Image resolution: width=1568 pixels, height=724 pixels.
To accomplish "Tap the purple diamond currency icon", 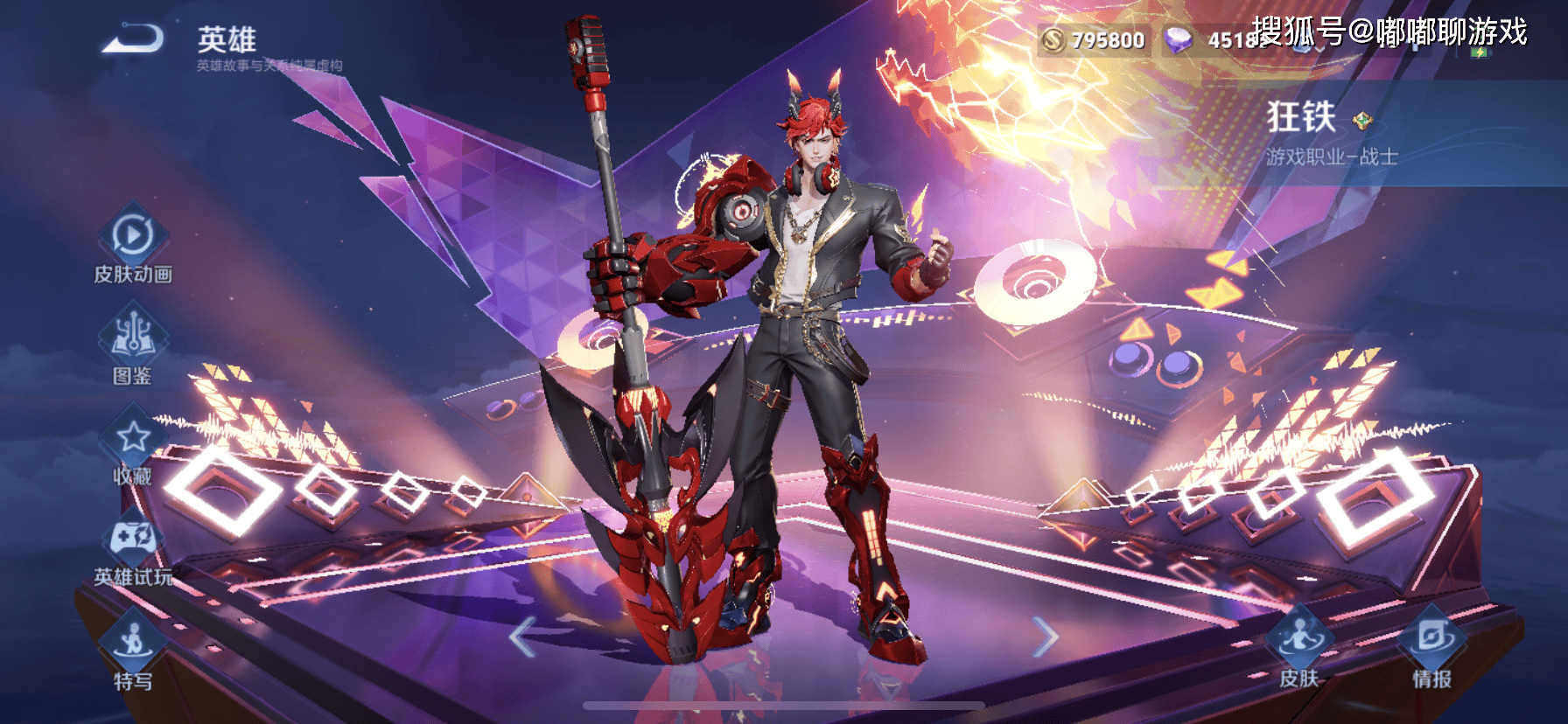I will pyautogui.click(x=1179, y=40).
